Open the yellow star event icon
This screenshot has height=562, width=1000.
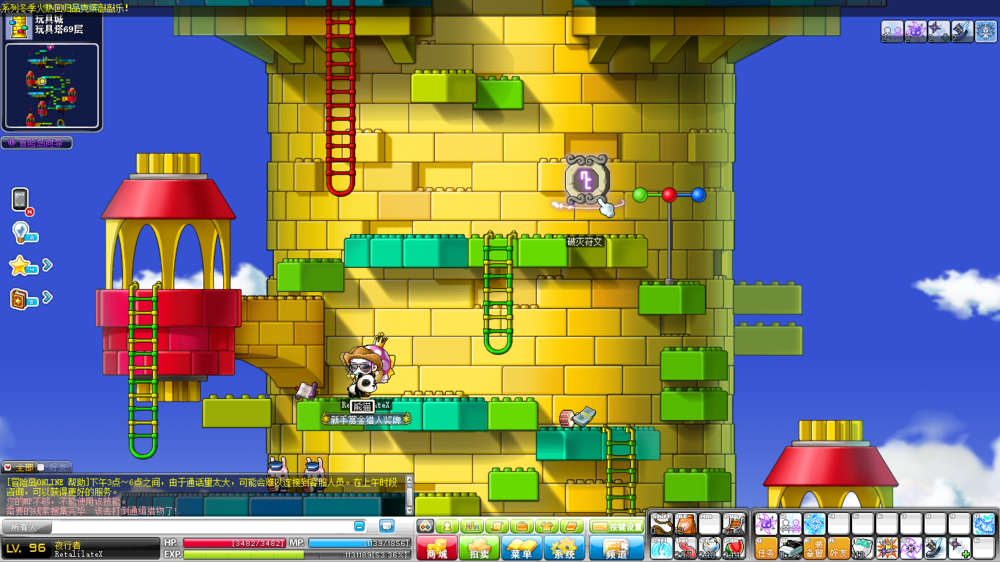coord(20,265)
